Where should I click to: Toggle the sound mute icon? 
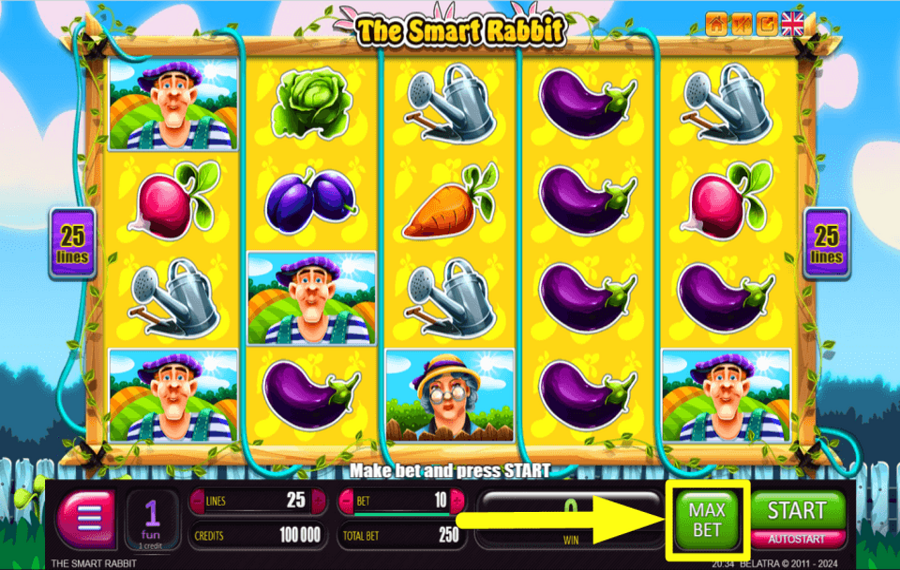[741, 23]
